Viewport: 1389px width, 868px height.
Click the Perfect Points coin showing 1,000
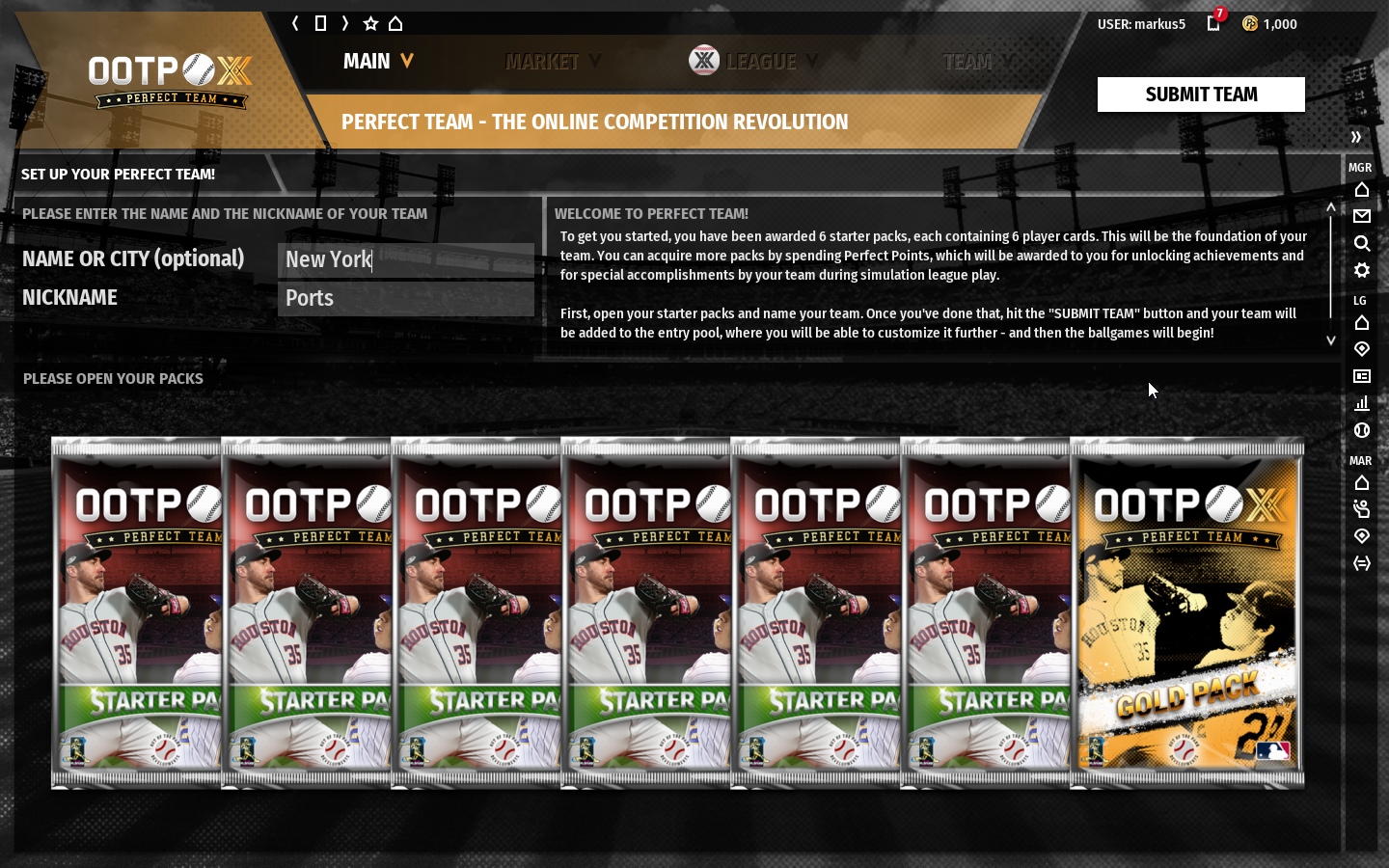tap(1250, 23)
